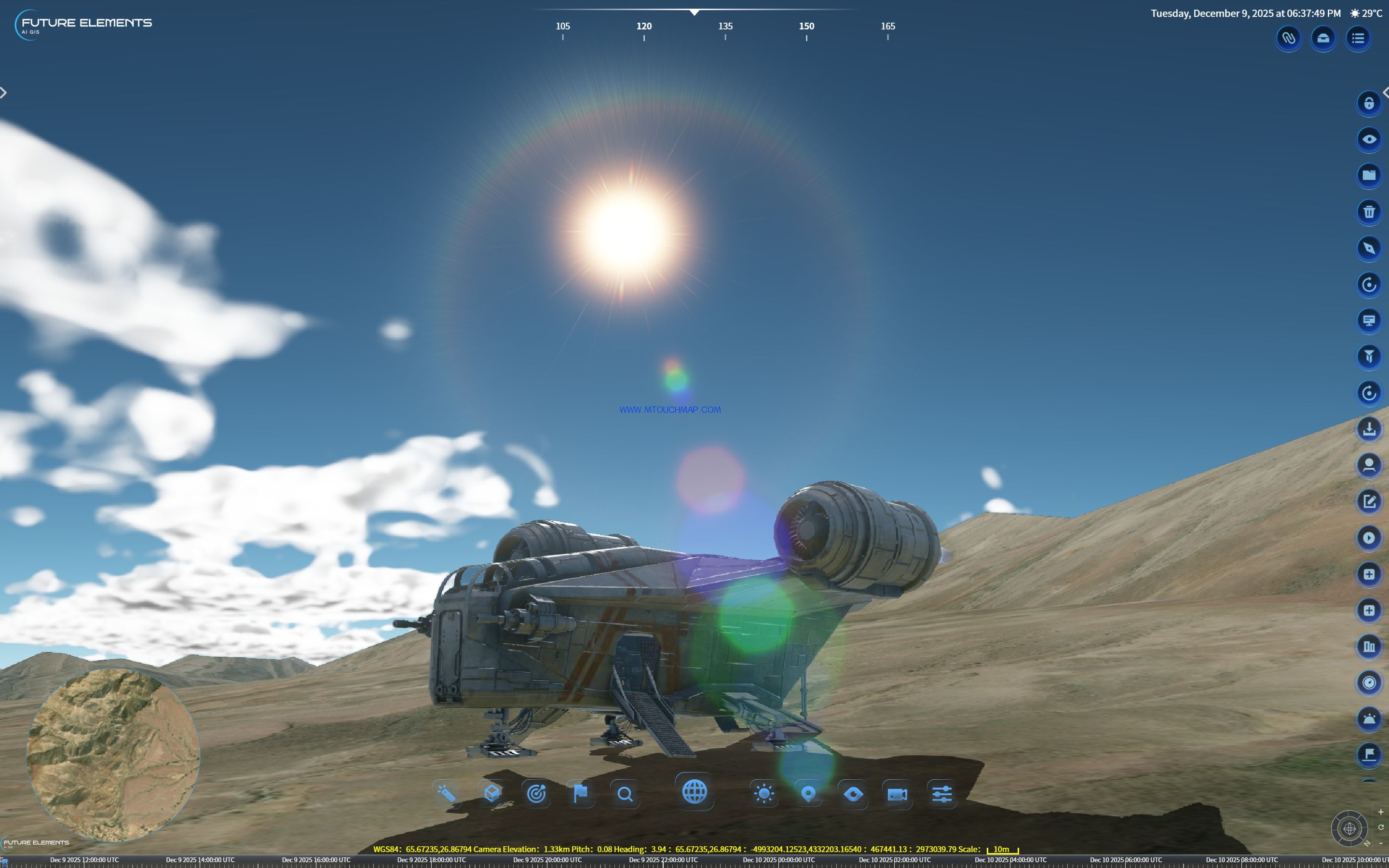Viewport: 1389px width, 868px height.
Task: Open the list menu at top right
Action: [1359, 38]
